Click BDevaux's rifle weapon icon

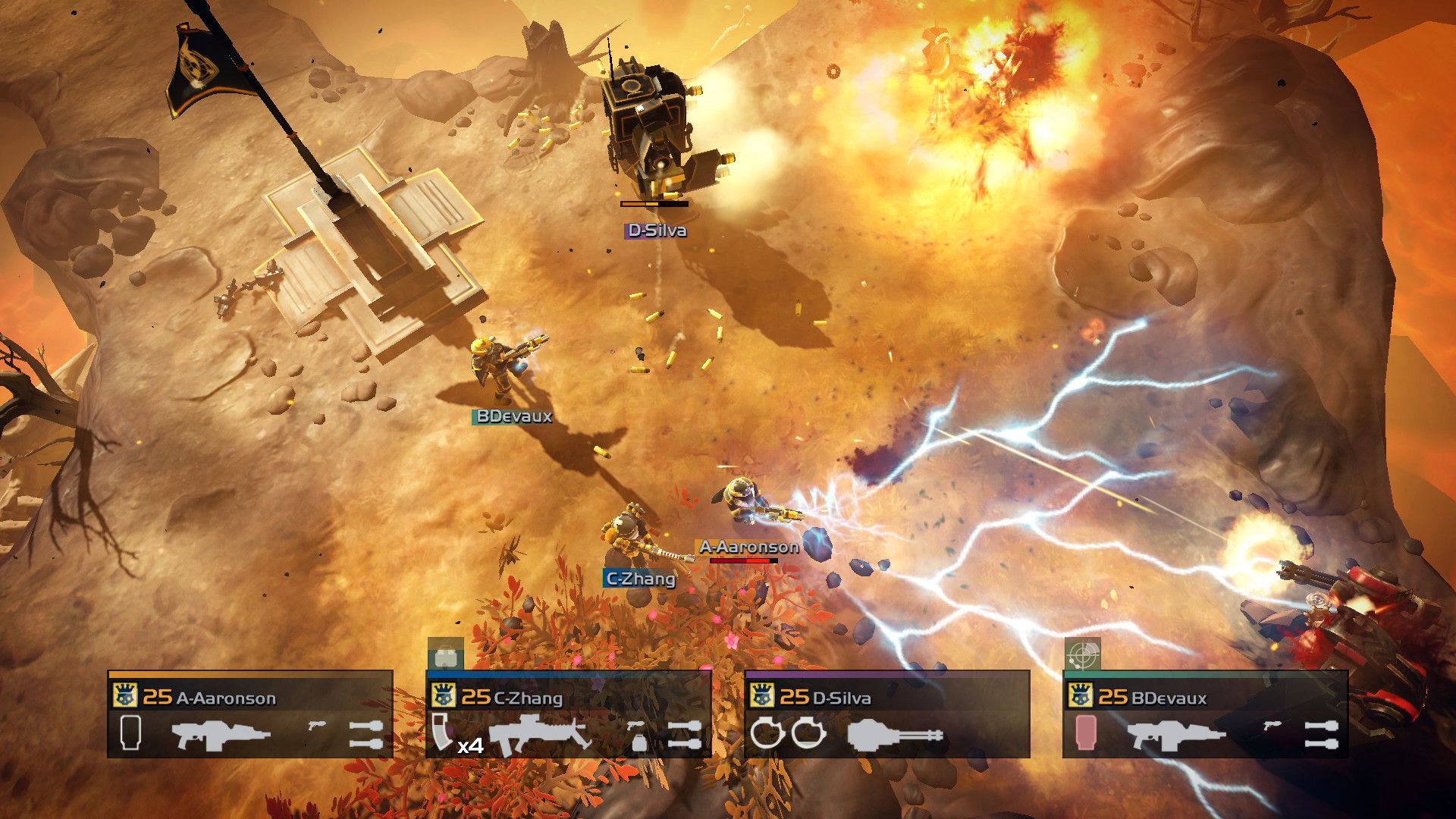(x=1179, y=734)
